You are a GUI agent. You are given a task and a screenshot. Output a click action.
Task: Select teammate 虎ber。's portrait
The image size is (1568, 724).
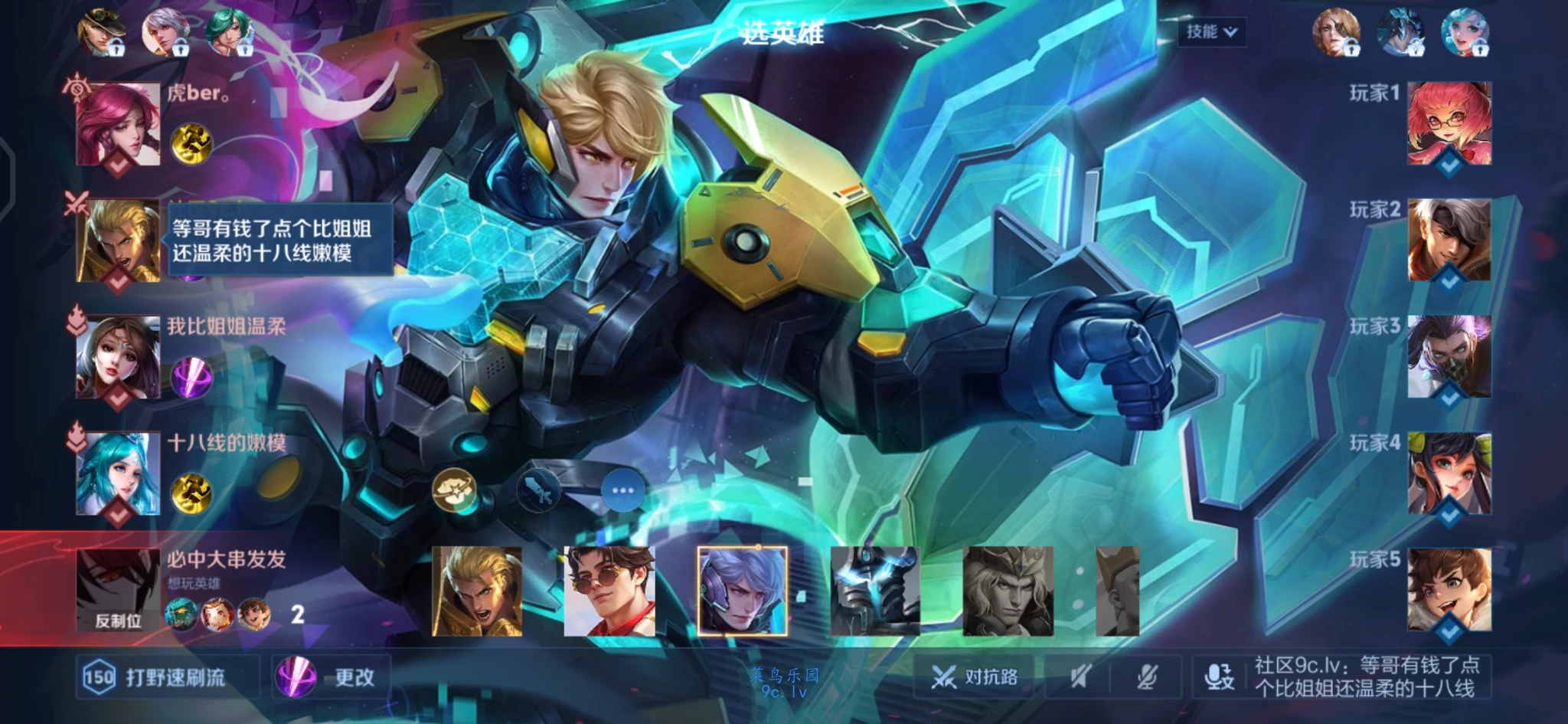click(119, 124)
